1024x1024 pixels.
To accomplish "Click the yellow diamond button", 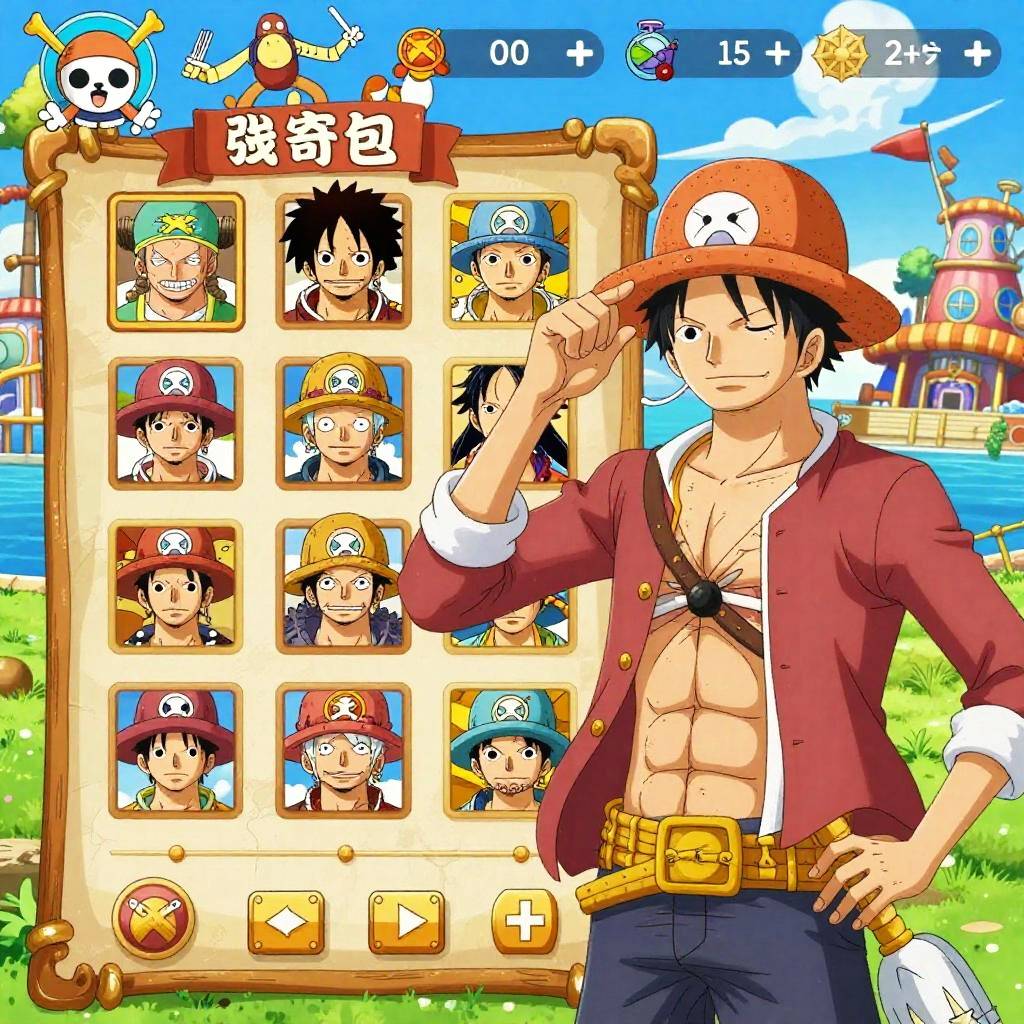I will tap(286, 921).
